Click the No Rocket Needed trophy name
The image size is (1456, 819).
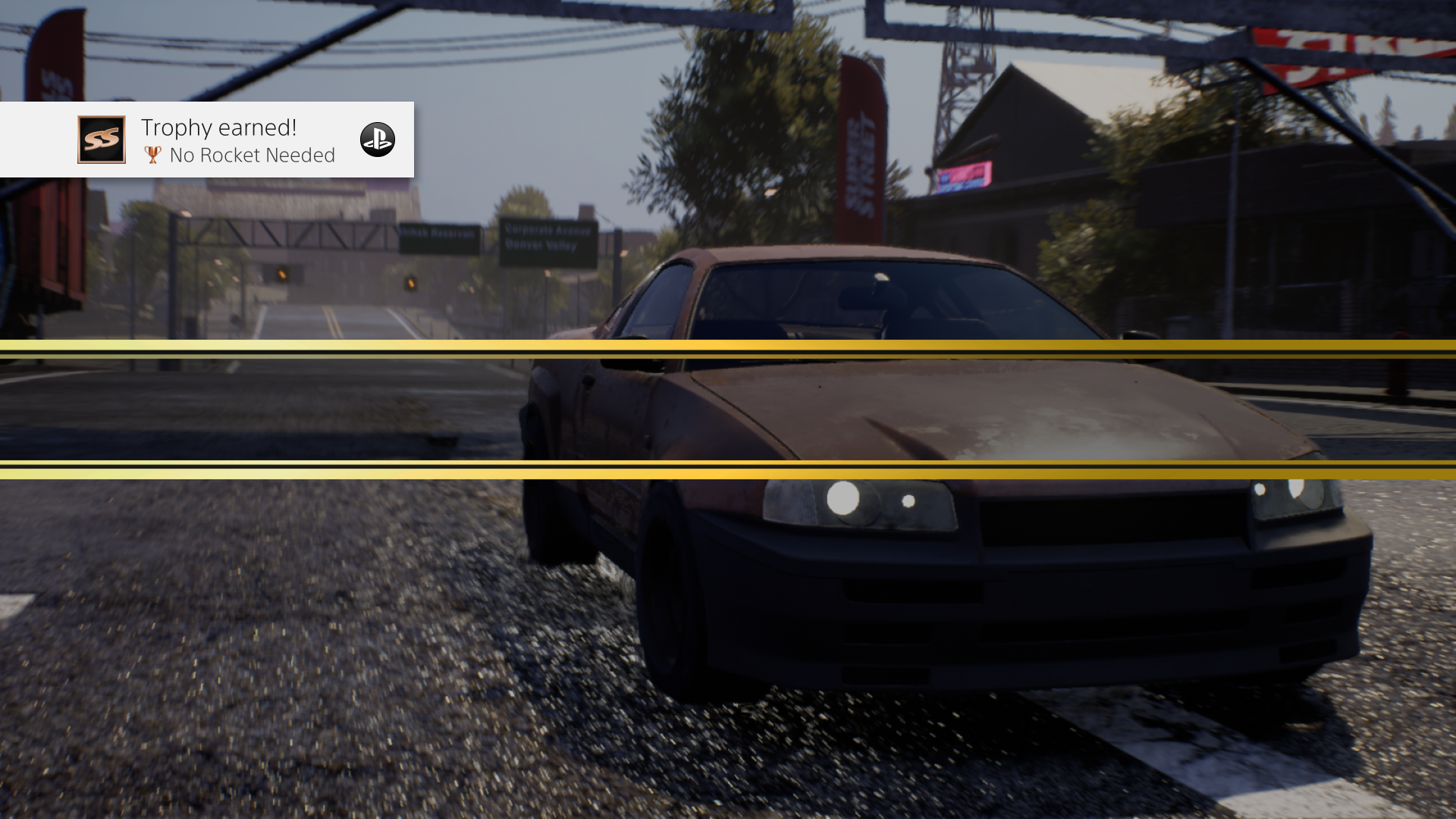tap(251, 155)
